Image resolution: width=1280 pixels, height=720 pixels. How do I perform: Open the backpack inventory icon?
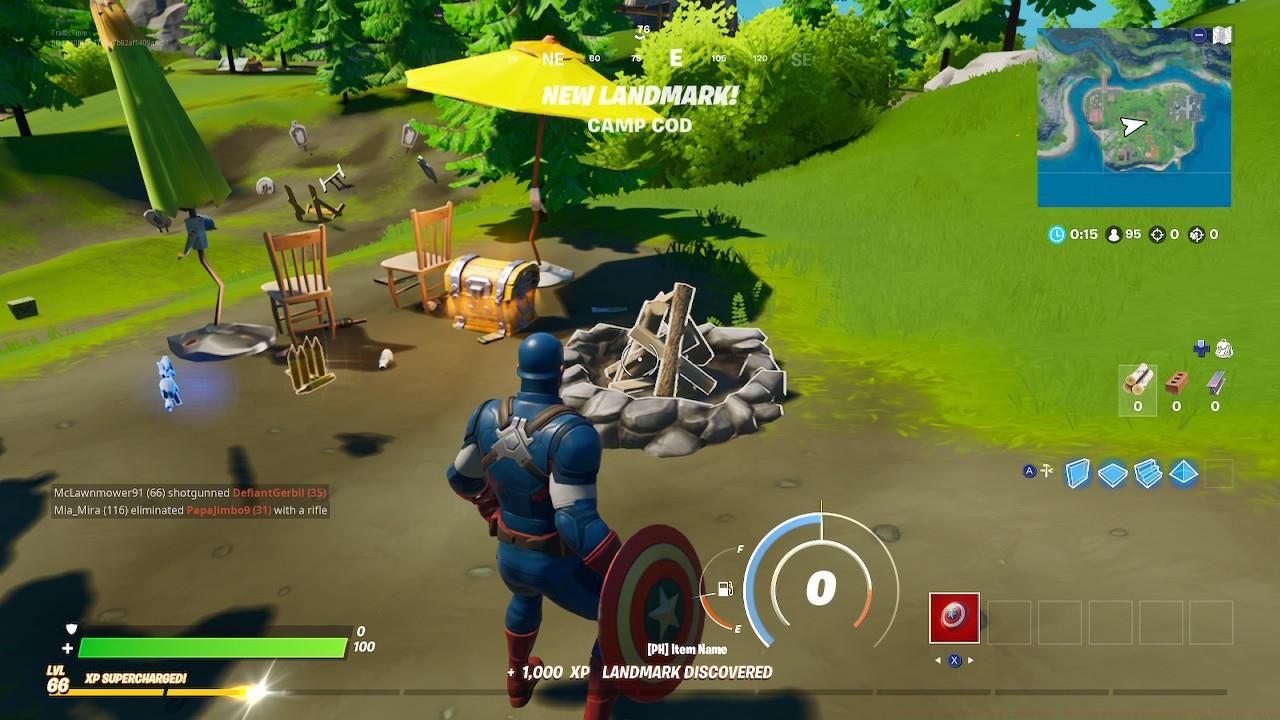(1225, 348)
